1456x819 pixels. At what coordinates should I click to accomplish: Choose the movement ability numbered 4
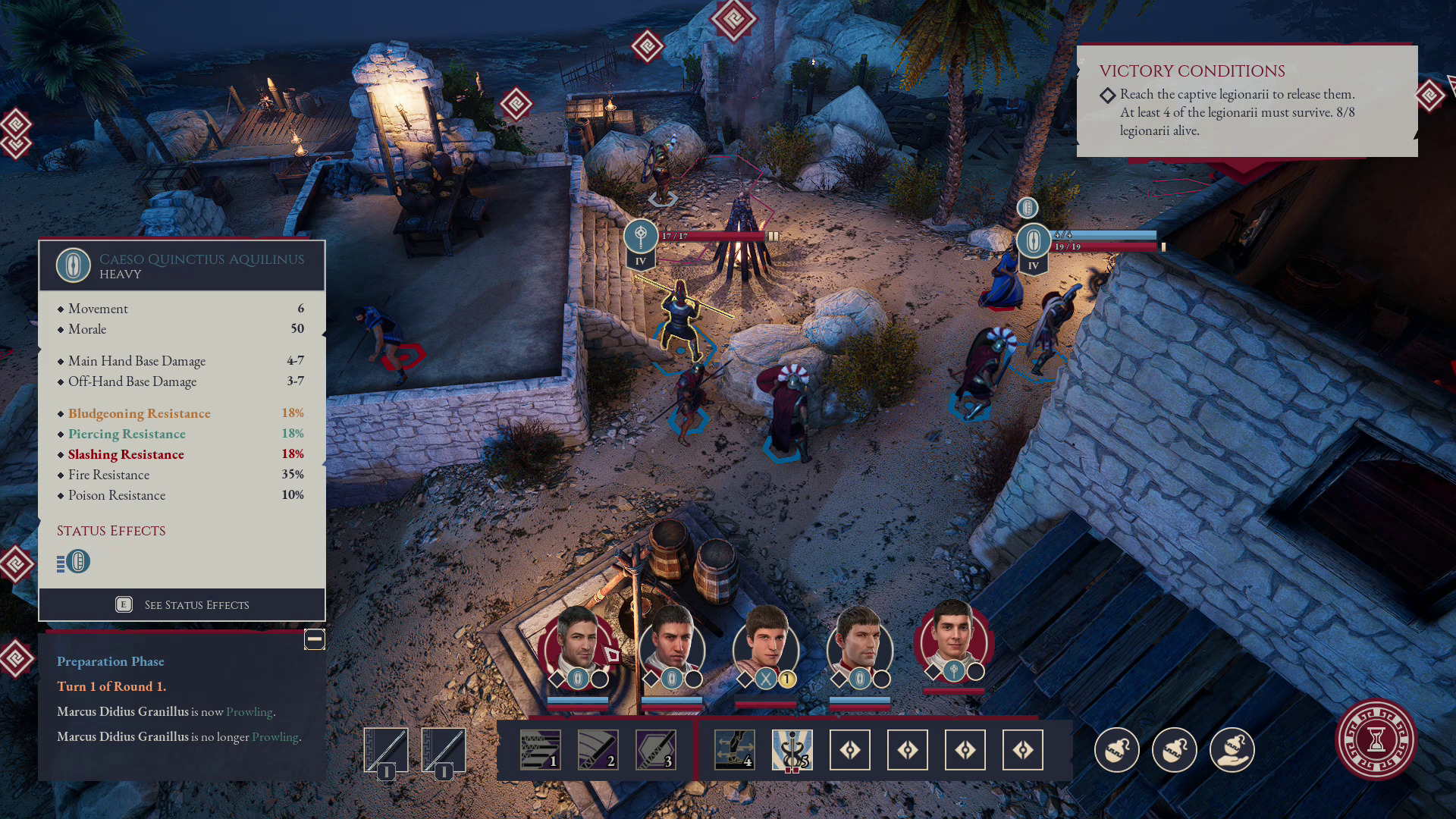tap(734, 750)
